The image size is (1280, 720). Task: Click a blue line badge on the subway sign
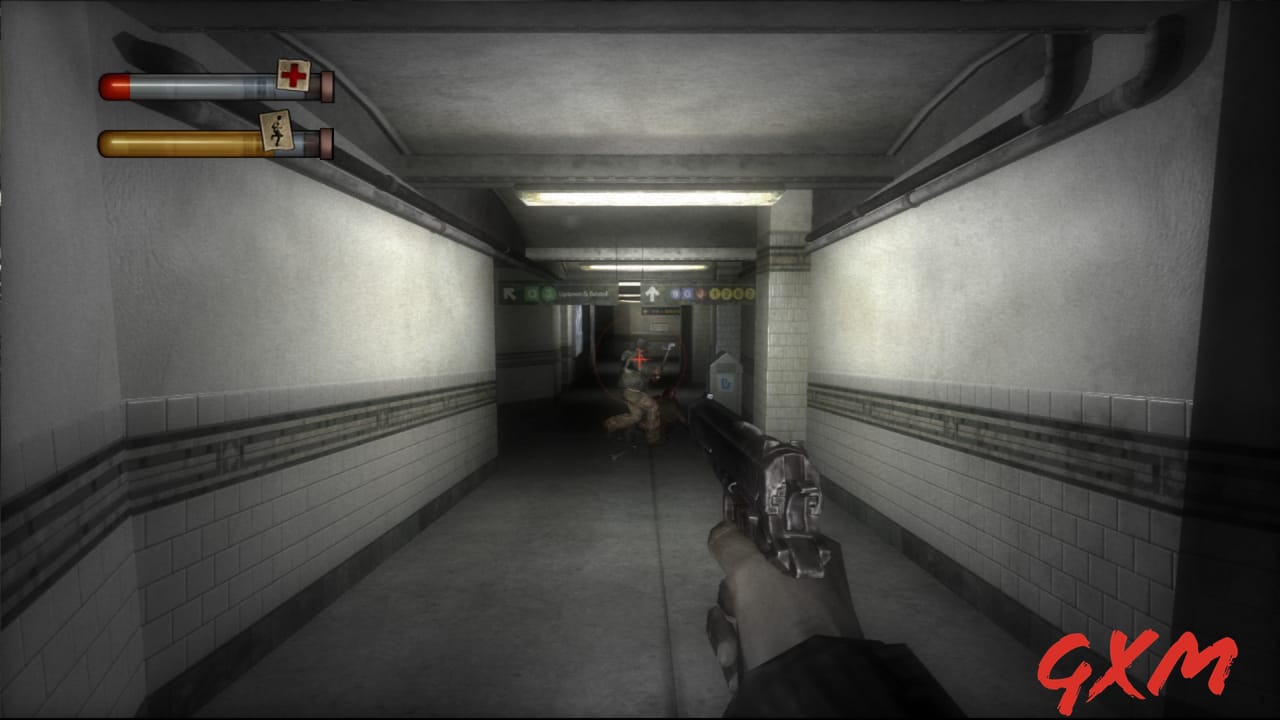(x=676, y=293)
